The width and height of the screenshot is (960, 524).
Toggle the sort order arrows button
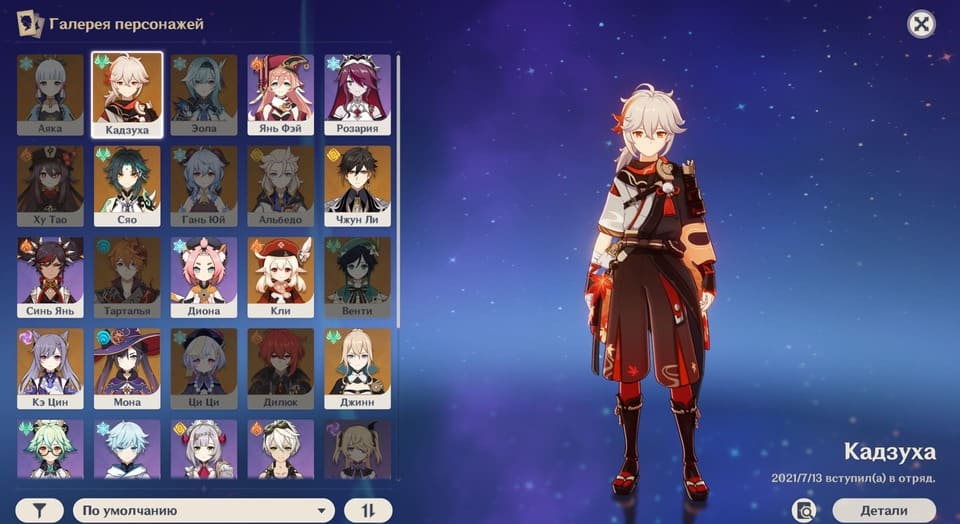368,510
